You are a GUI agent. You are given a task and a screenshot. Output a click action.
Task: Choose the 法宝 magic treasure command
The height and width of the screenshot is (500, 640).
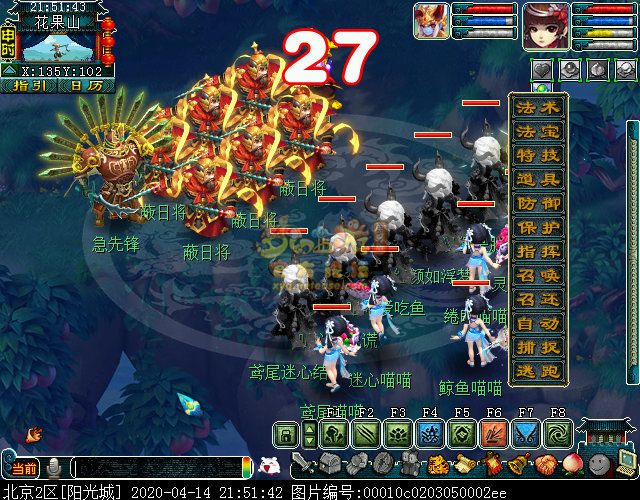point(539,131)
